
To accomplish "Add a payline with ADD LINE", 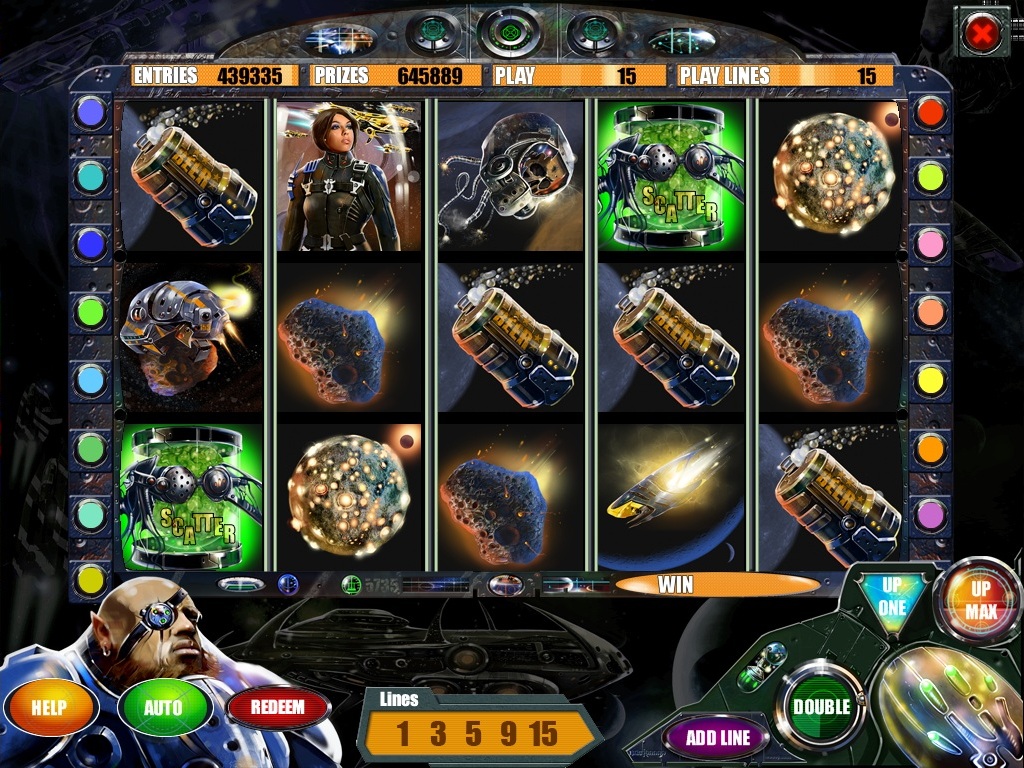I will (x=717, y=738).
